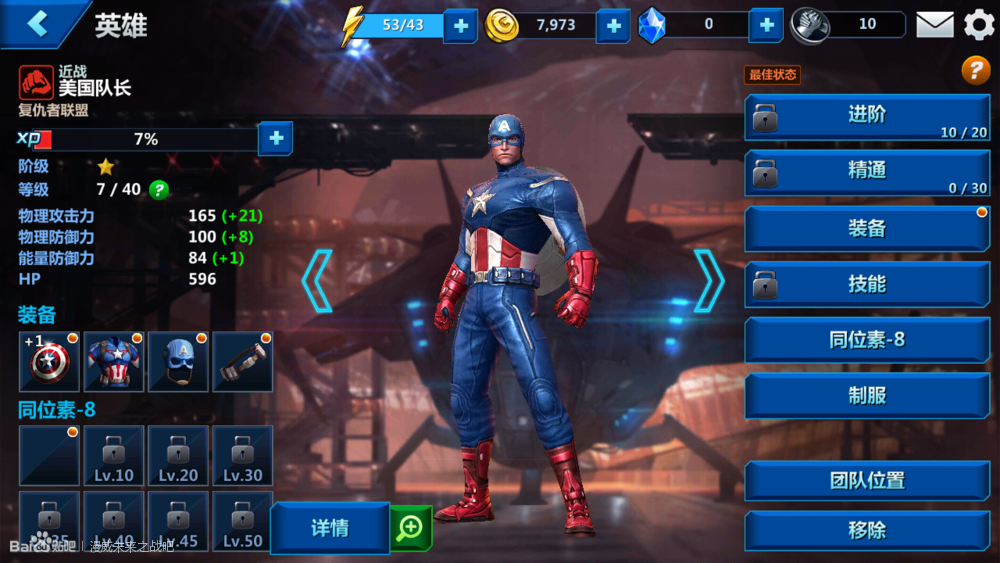Switch to next hero with right arrow
Viewport: 1000px width, 563px height.
click(708, 281)
